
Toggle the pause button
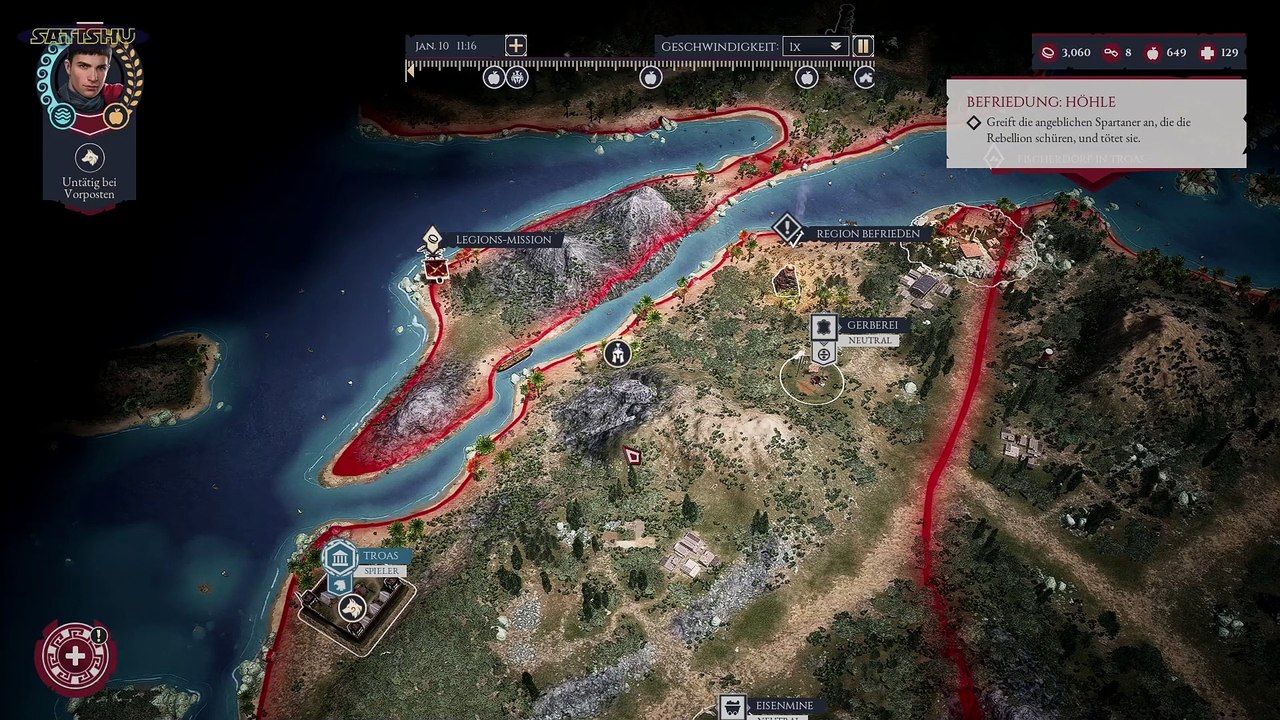(863, 46)
